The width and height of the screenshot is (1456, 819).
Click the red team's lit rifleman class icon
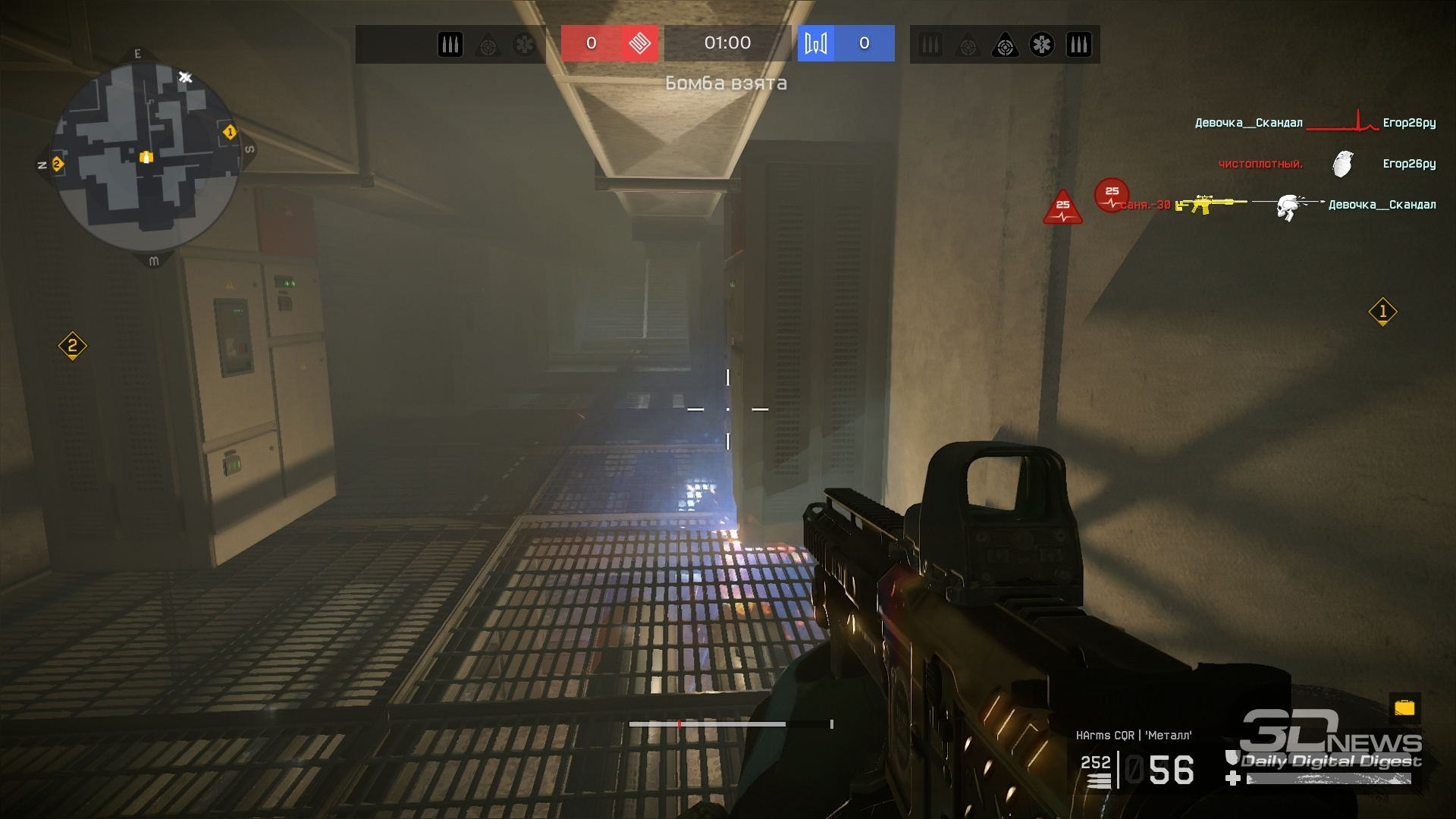click(450, 45)
